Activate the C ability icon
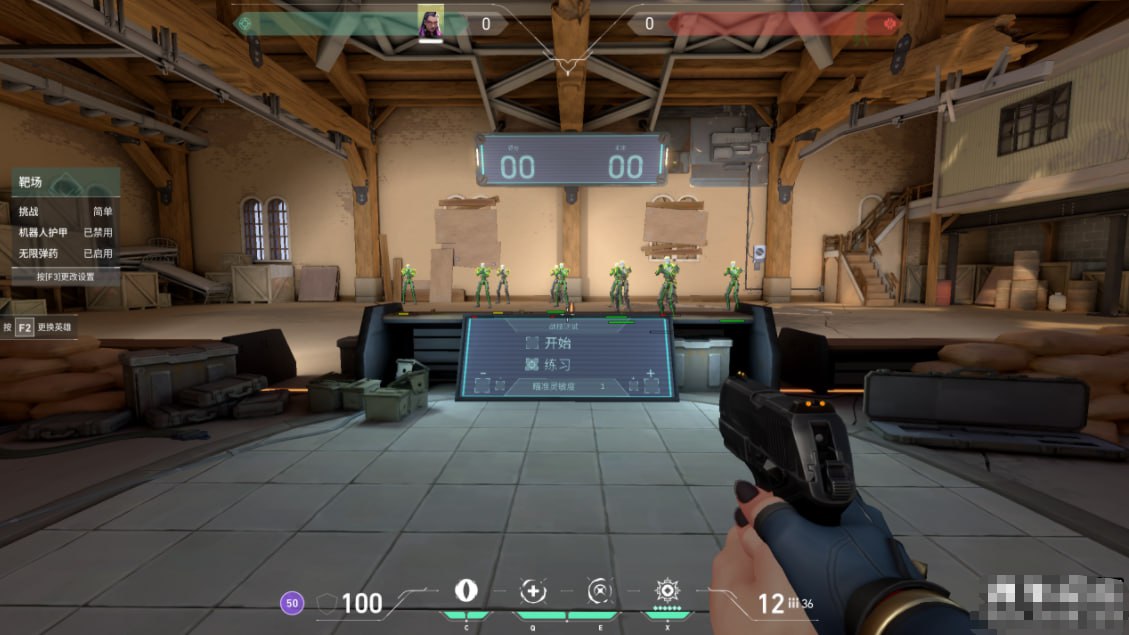Image resolution: width=1129 pixels, height=635 pixels. (x=466, y=590)
